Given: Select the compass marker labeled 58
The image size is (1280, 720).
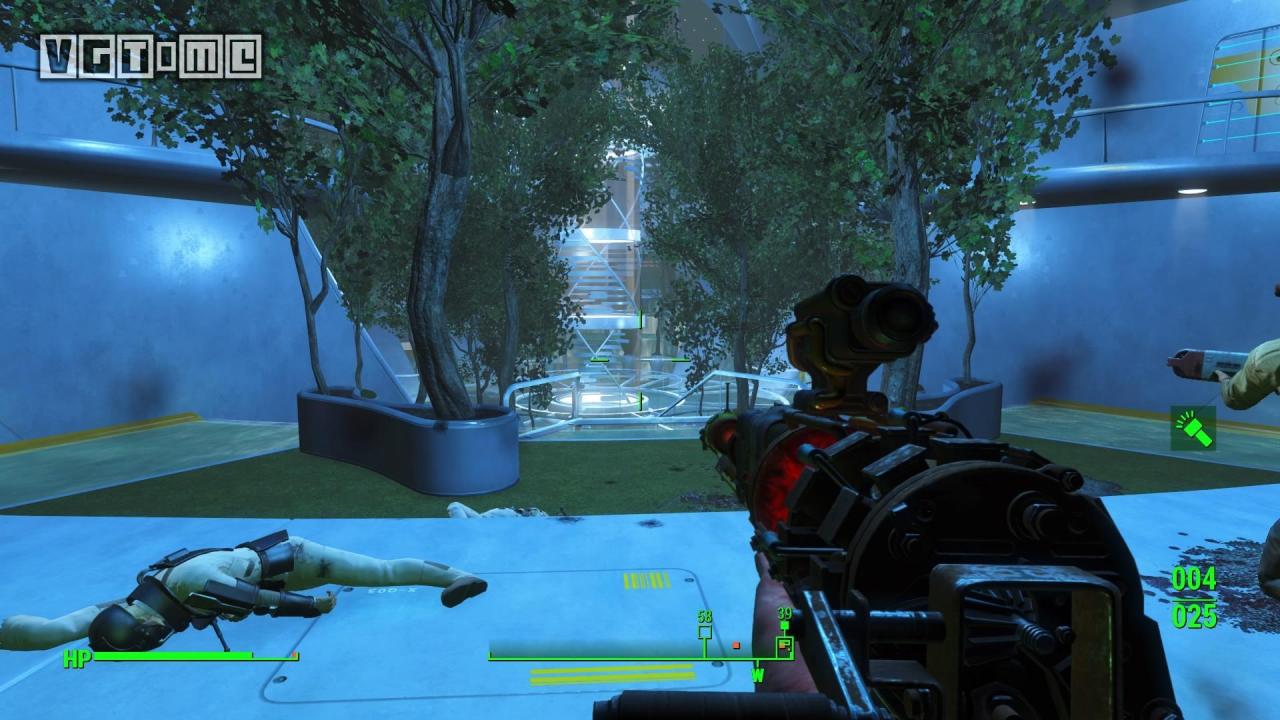Looking at the screenshot, I should (705, 632).
